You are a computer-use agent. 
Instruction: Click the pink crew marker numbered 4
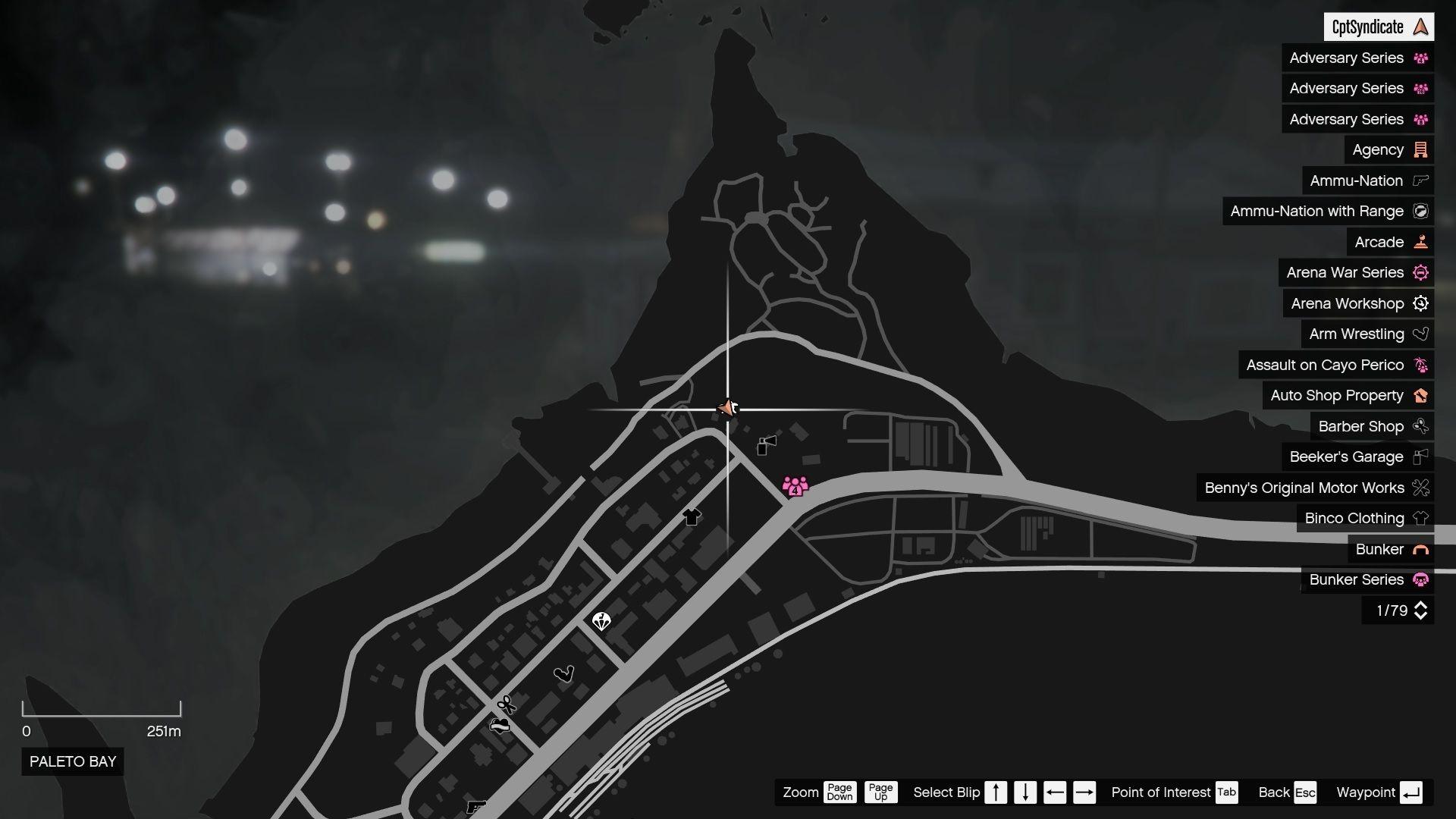tap(793, 484)
